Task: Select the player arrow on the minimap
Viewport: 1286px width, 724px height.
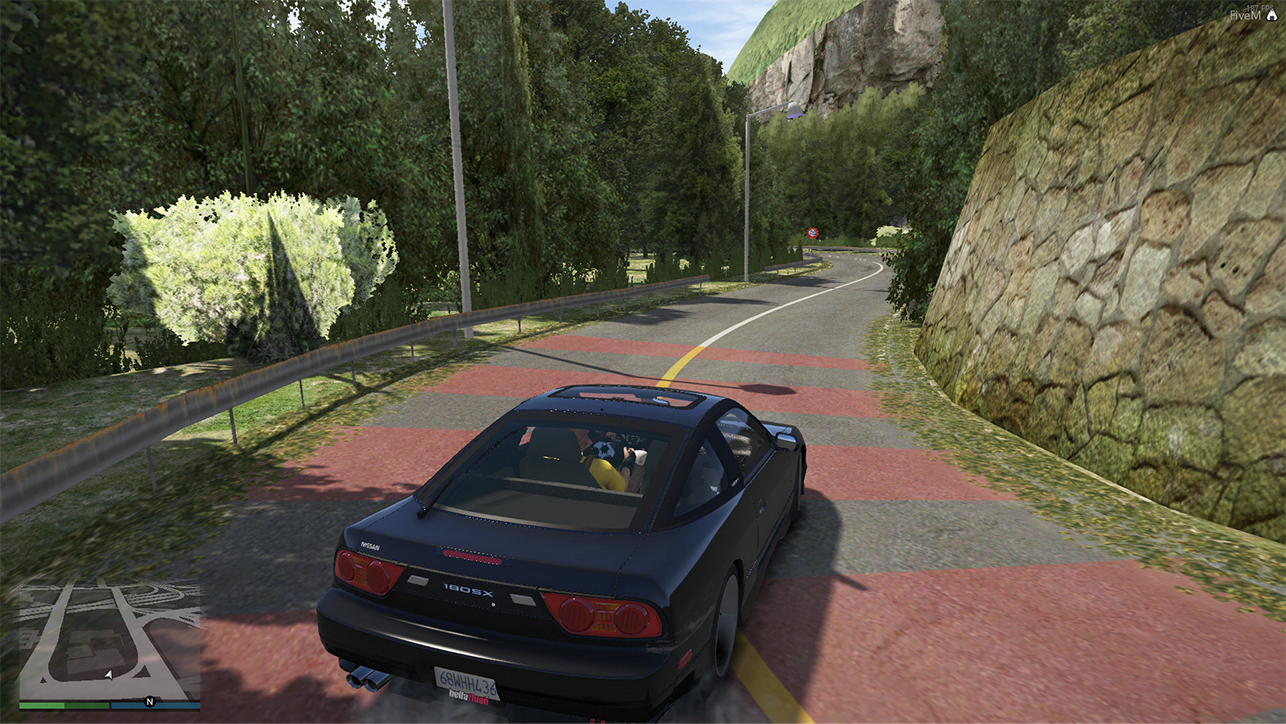Action: click(x=108, y=675)
